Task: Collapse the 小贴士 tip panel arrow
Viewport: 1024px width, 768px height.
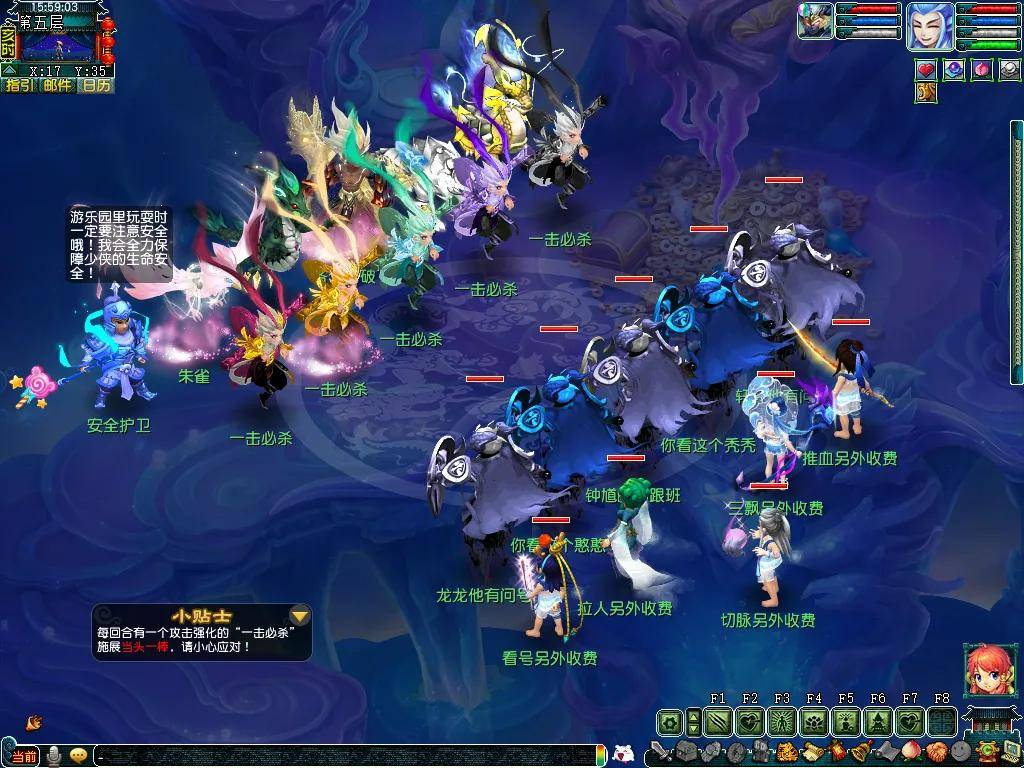Action: (x=299, y=615)
